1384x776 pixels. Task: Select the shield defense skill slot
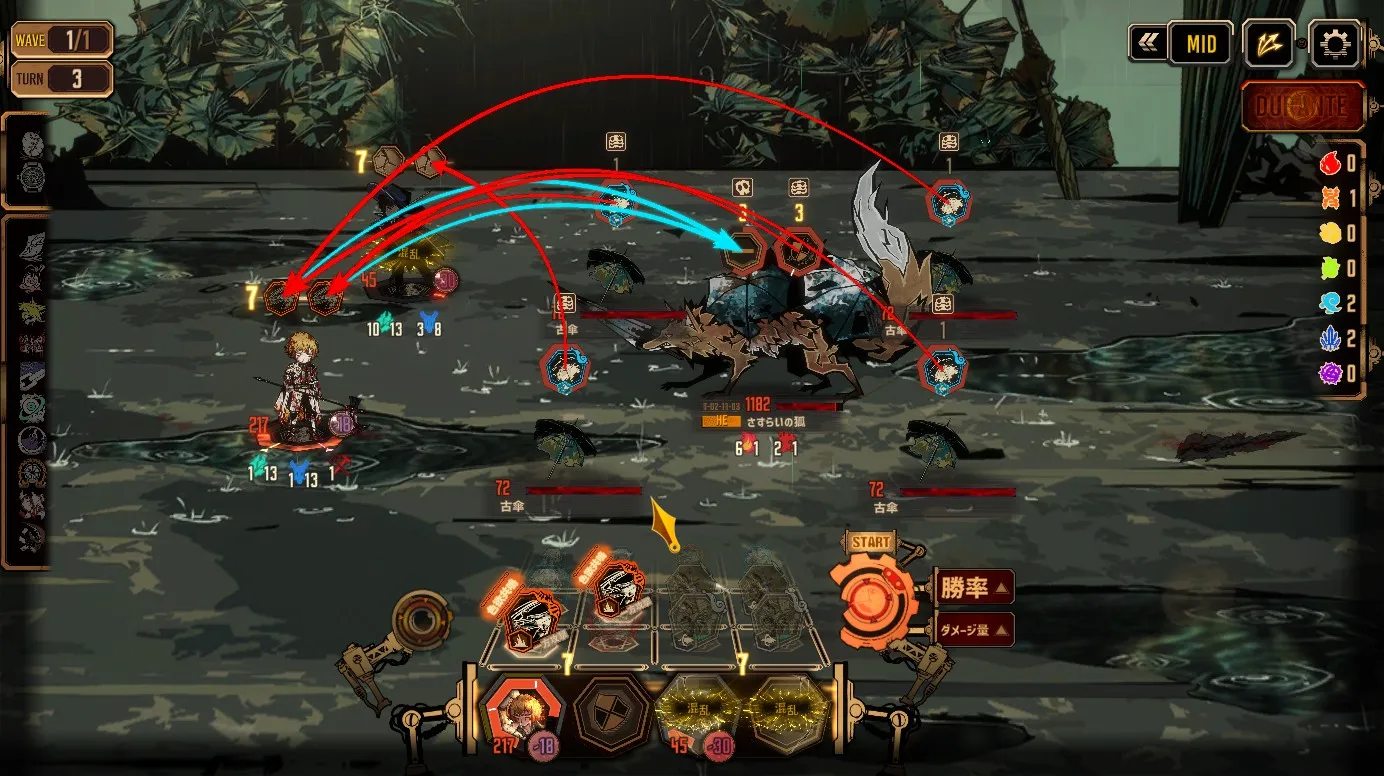pyautogui.click(x=610, y=712)
